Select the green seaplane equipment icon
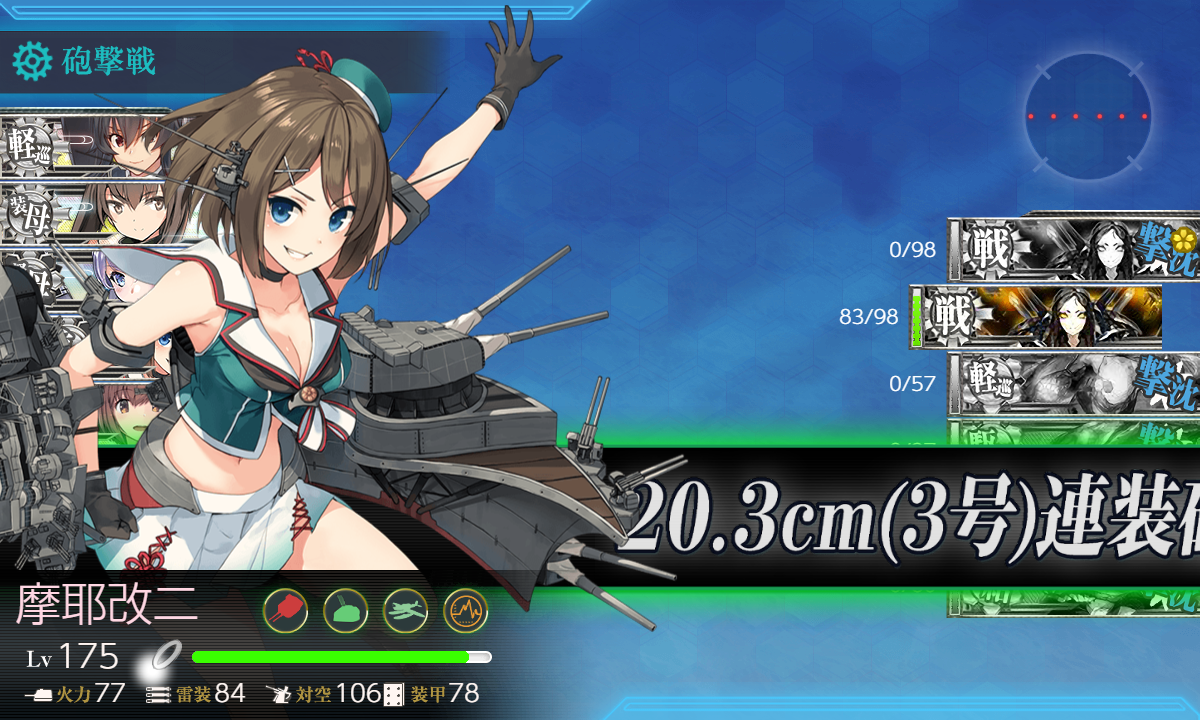Image resolution: width=1200 pixels, height=720 pixels. click(405, 609)
